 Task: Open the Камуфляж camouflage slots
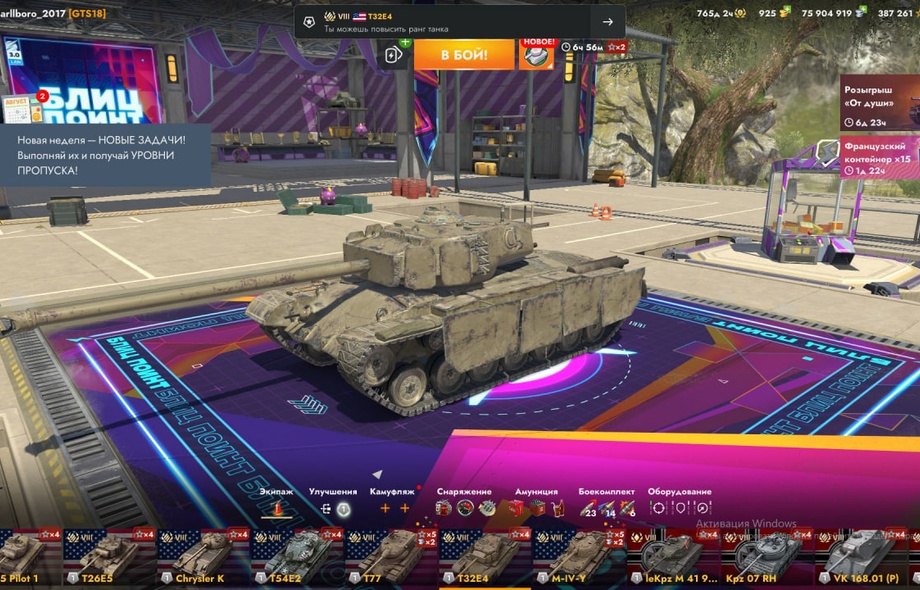coord(394,508)
